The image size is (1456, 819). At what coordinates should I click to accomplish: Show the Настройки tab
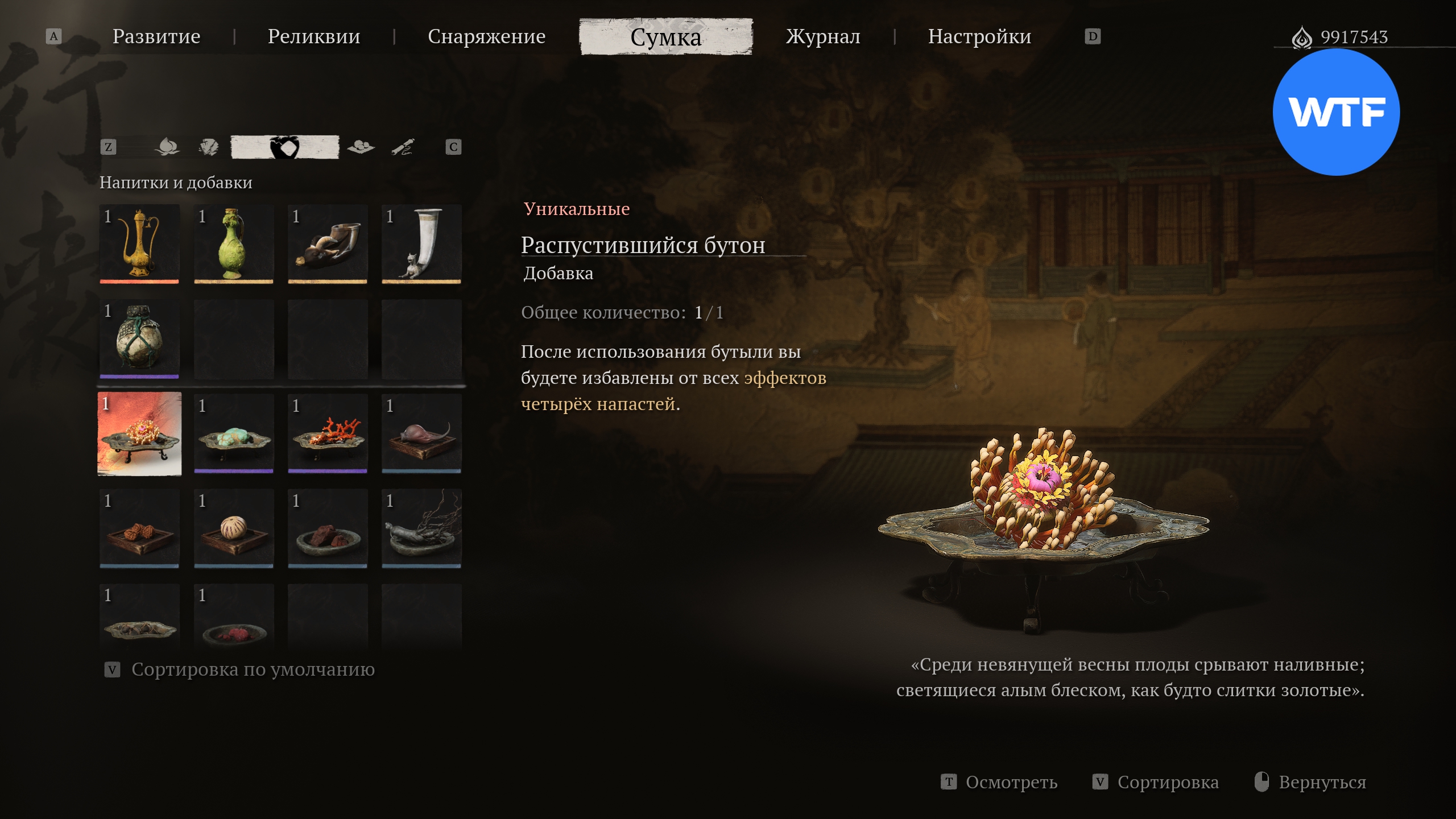click(x=979, y=36)
